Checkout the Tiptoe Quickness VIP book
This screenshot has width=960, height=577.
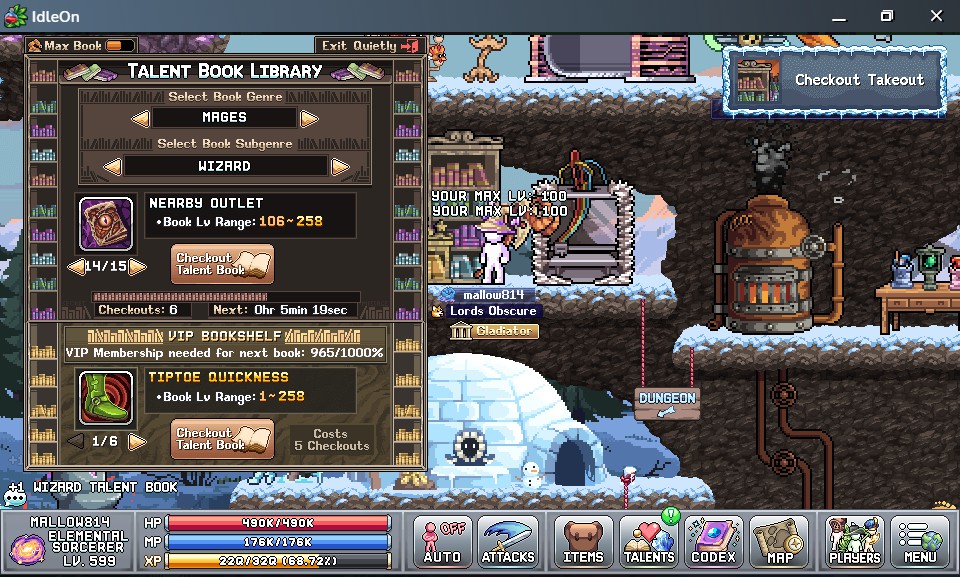pos(222,439)
